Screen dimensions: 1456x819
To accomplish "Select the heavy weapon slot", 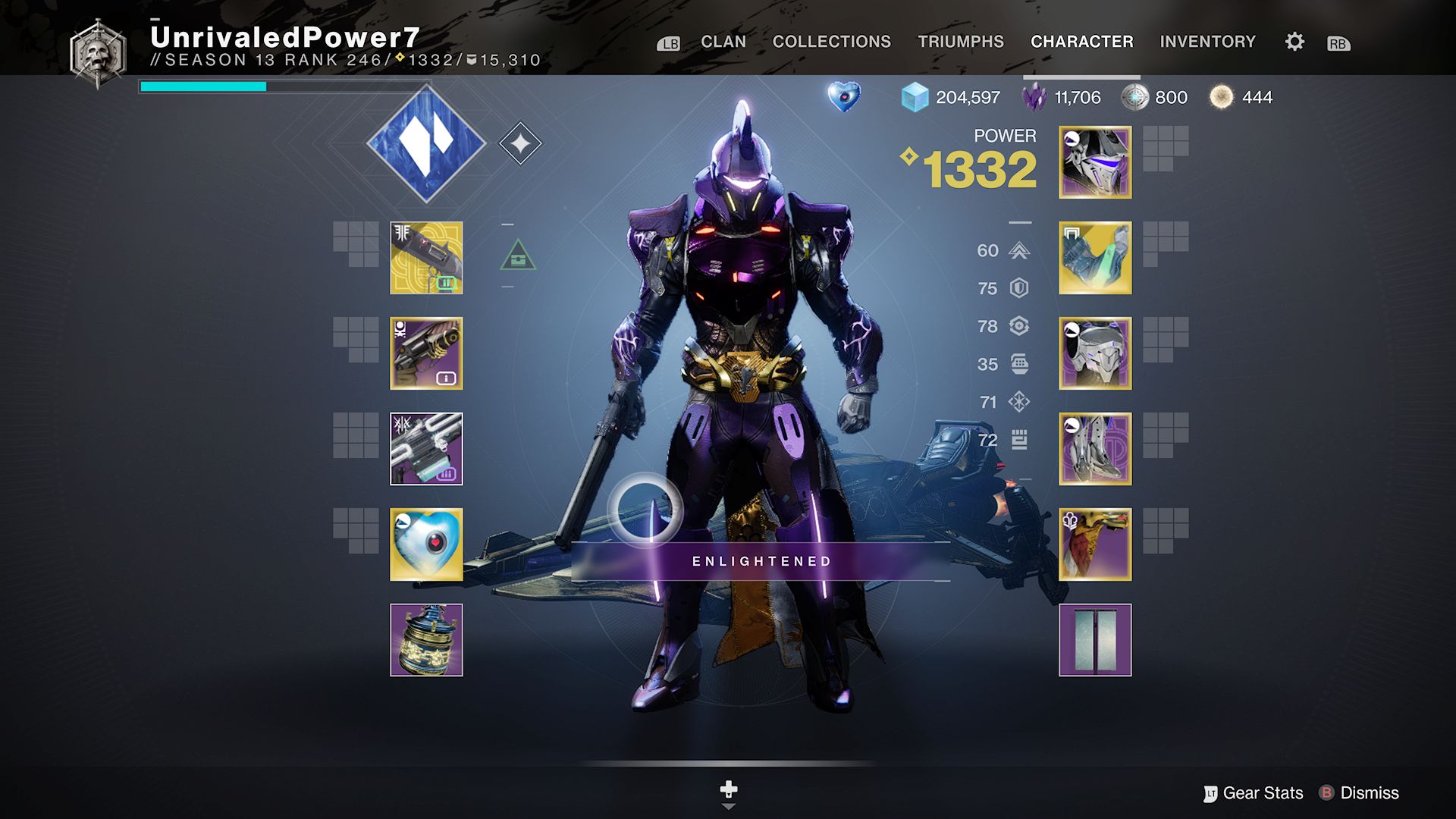I will point(426,447).
